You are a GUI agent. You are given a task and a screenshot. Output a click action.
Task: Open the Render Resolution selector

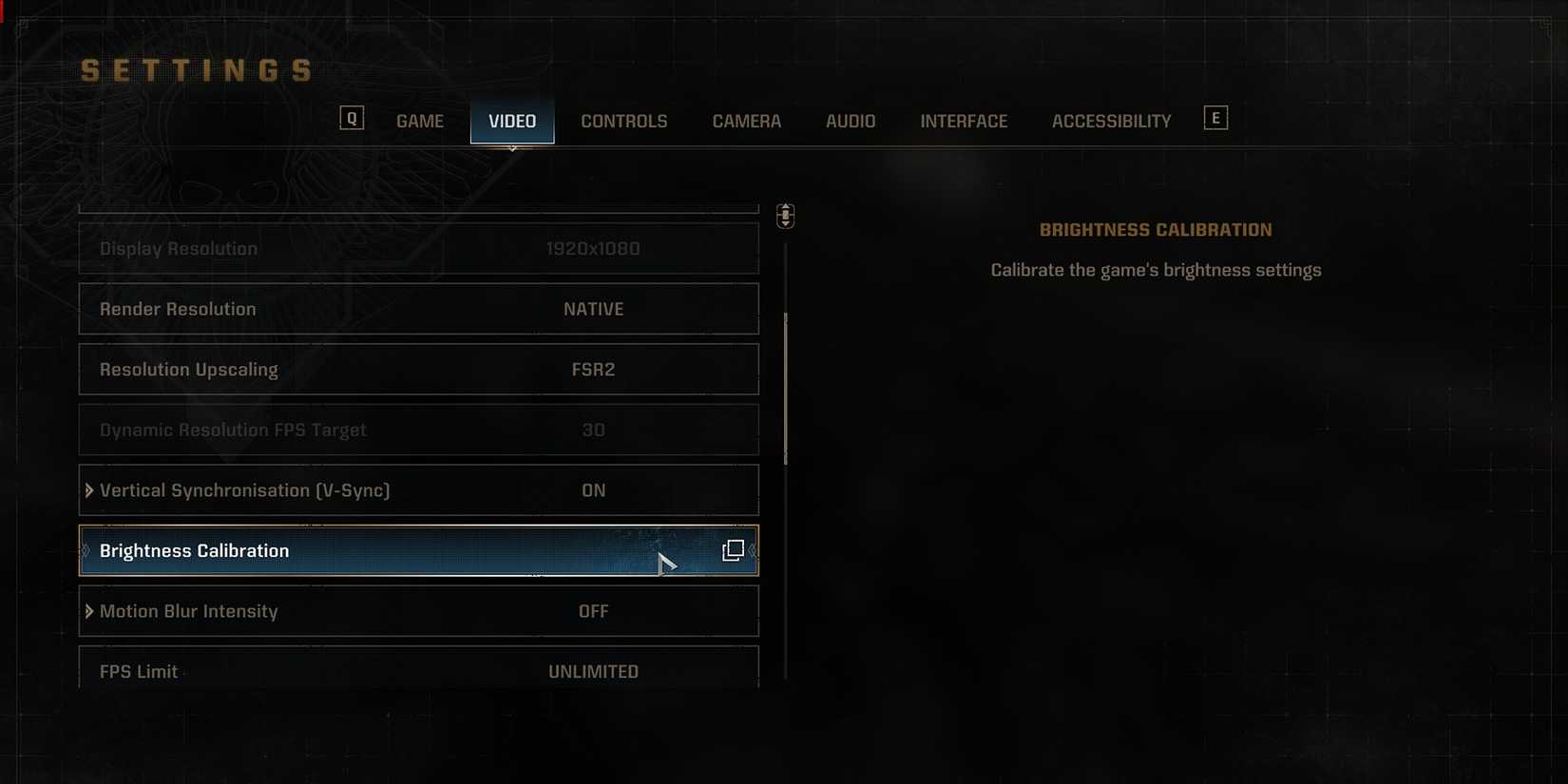click(x=418, y=309)
